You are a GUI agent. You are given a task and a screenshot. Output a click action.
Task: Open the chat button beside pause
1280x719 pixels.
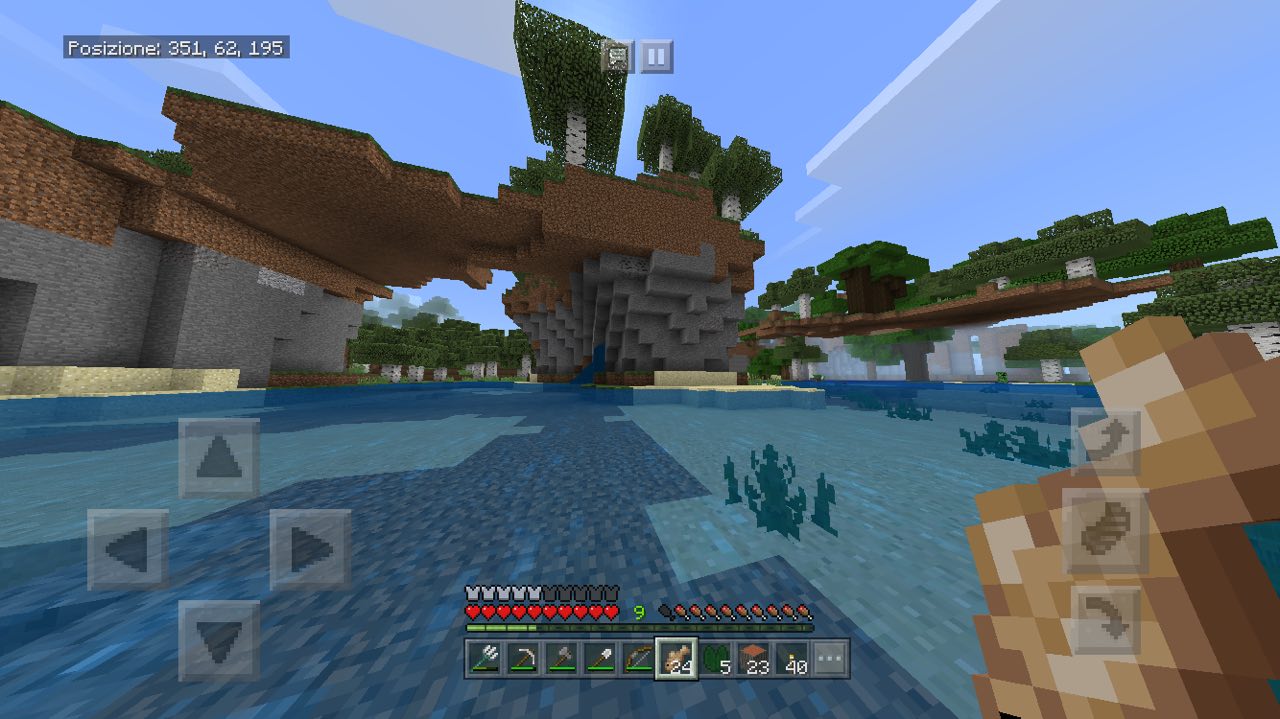tap(617, 57)
